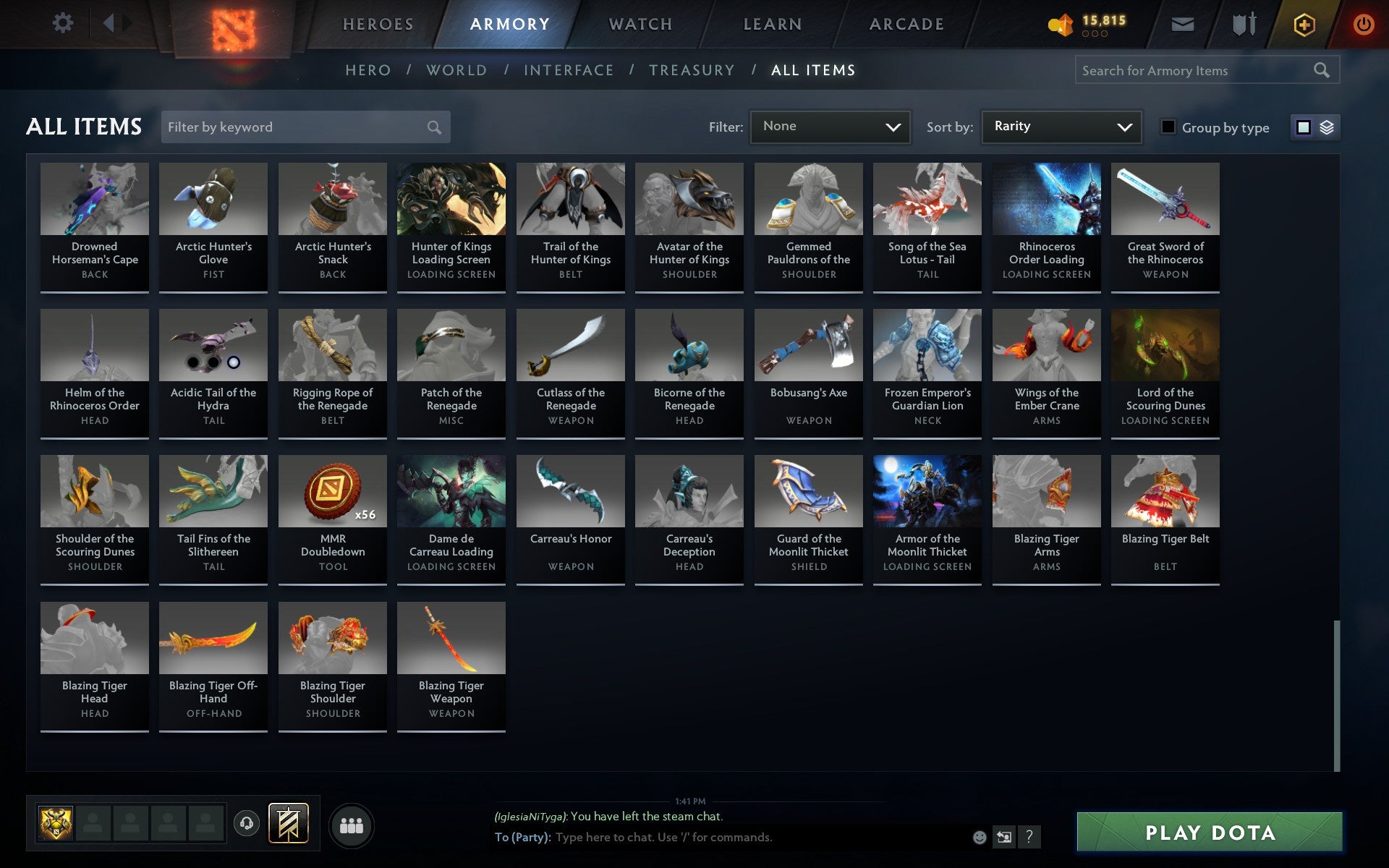The image size is (1389, 868).
Task: Click the Search for Armory Items field
Action: (x=1194, y=70)
